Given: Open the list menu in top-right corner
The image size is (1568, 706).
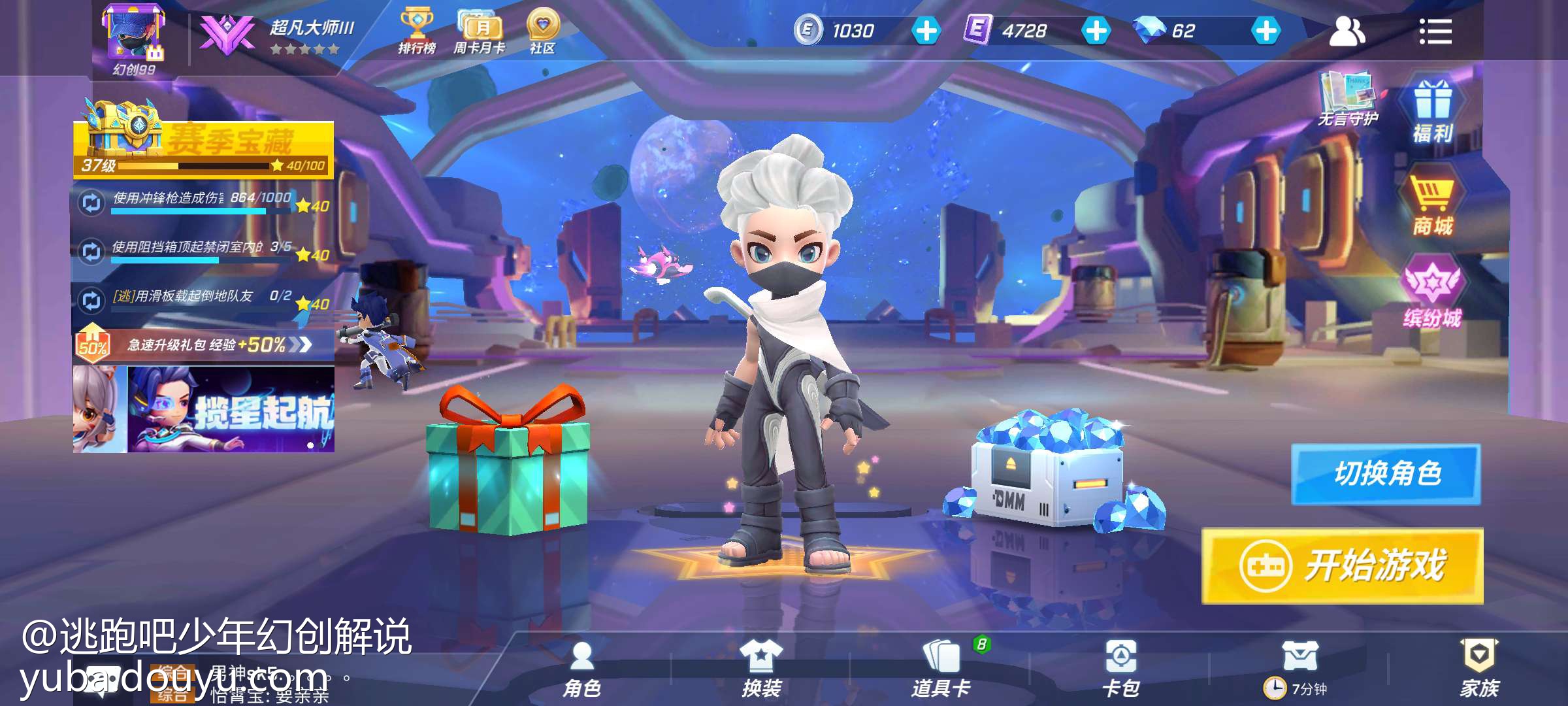Looking at the screenshot, I should [x=1435, y=31].
